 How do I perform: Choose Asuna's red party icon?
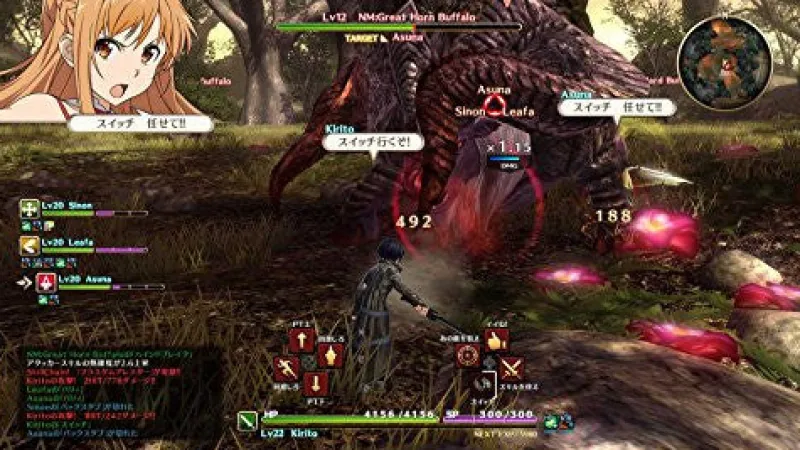[x=45, y=283]
